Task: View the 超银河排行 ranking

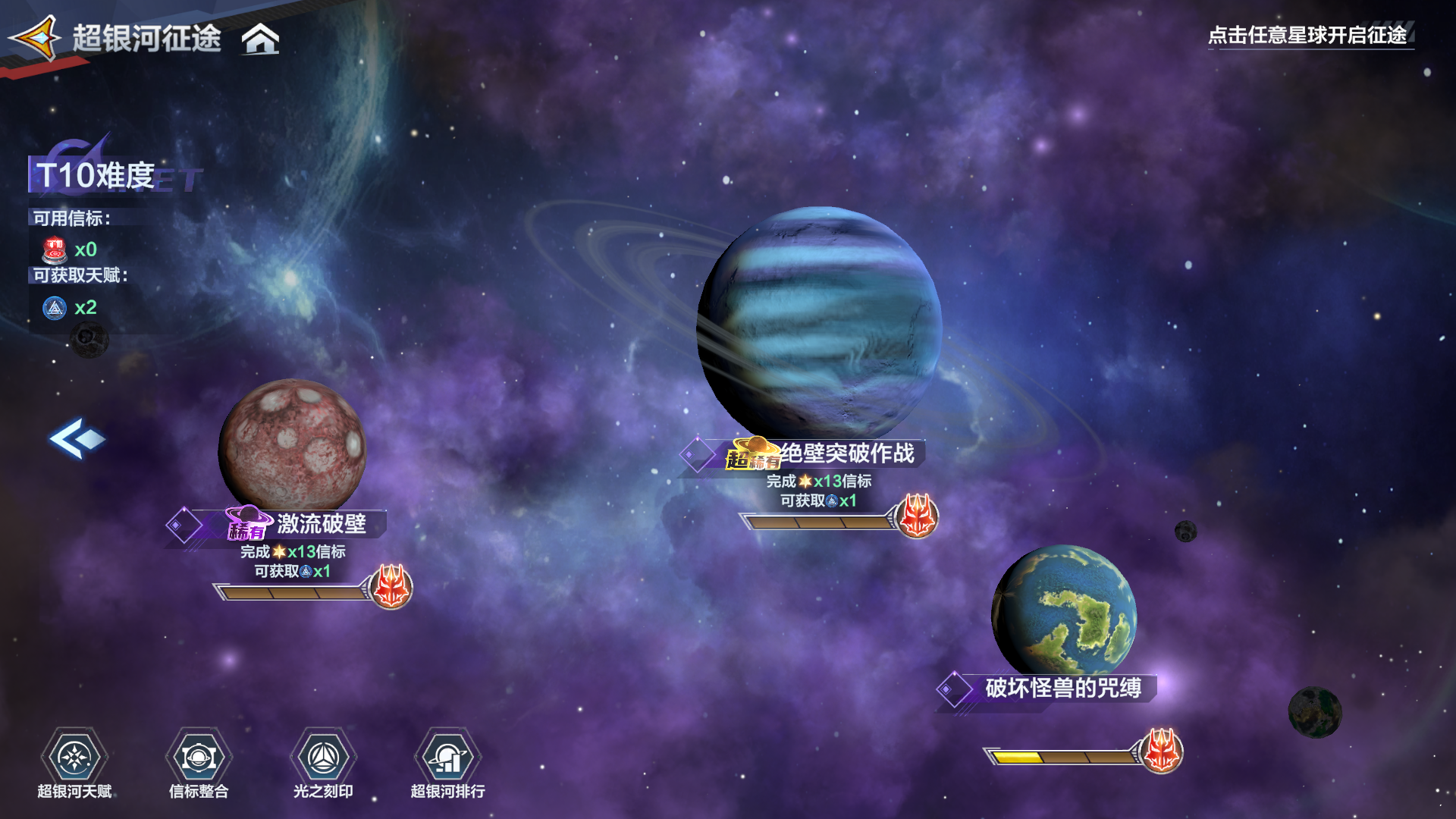Action: [x=447, y=758]
